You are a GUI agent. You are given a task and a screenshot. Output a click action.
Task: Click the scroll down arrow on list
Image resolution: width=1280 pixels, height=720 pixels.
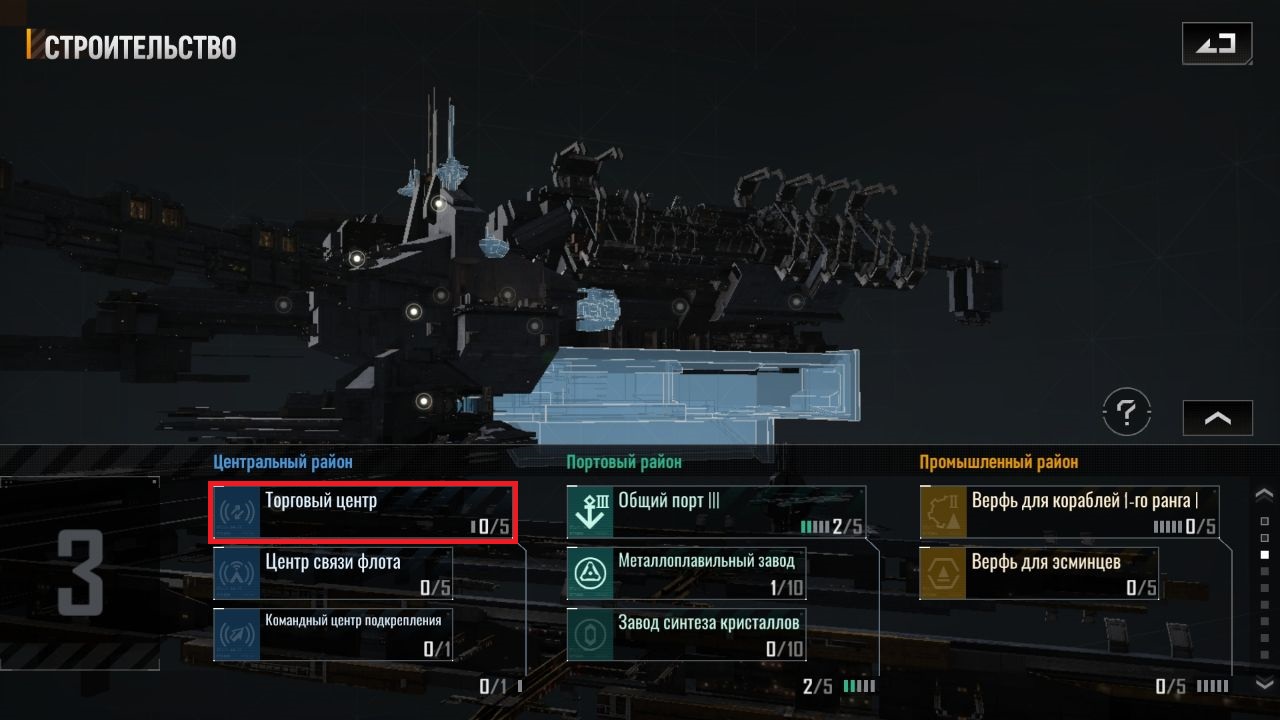pos(1264,683)
